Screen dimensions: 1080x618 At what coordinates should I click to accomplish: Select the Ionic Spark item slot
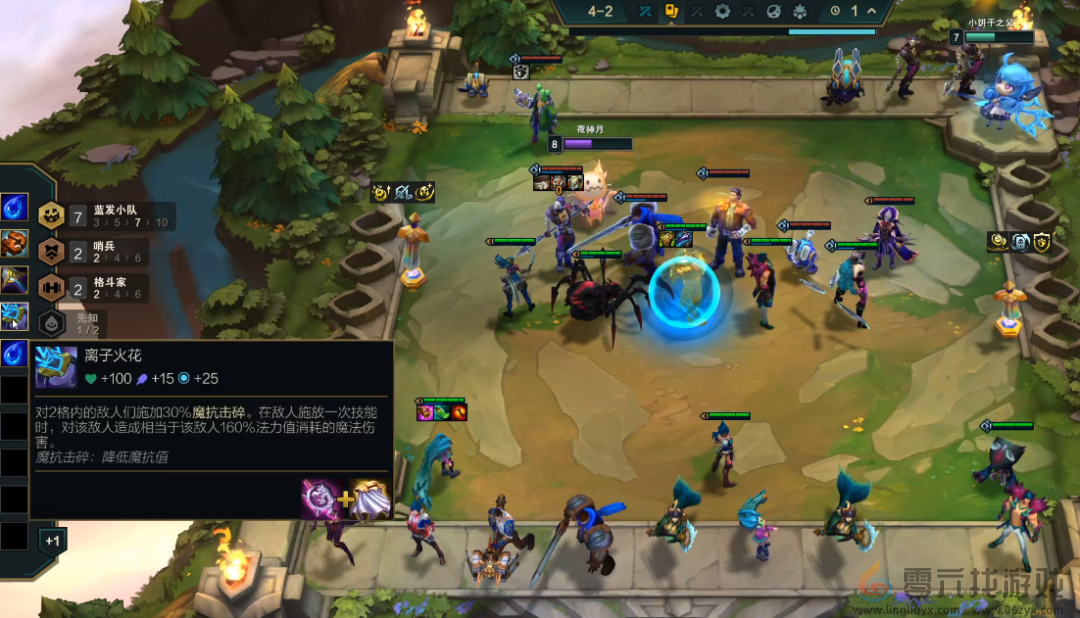click(14, 316)
